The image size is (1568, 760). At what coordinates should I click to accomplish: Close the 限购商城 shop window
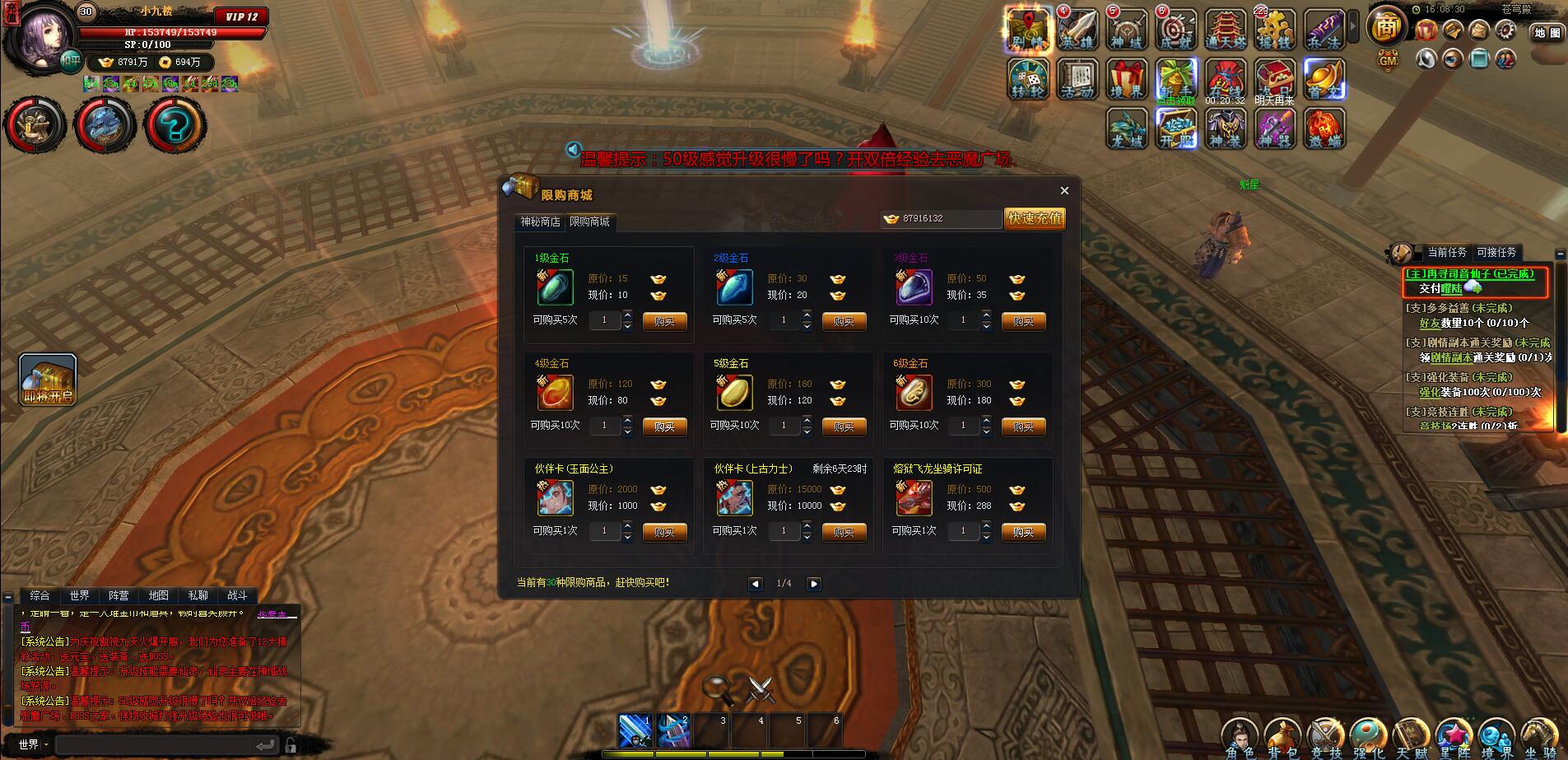coord(1064,190)
